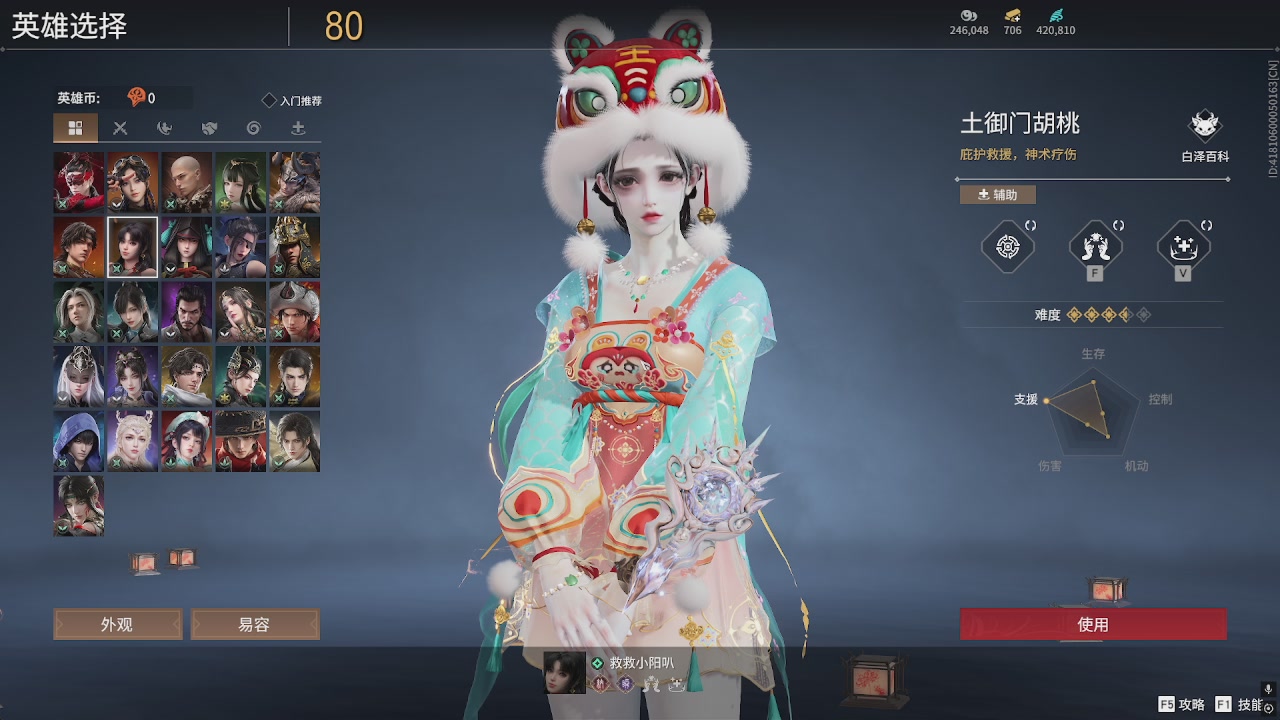Select the 土御门胡桃 hero portrait thumbnail
Image resolution: width=1280 pixels, height=720 pixels.
131,246
